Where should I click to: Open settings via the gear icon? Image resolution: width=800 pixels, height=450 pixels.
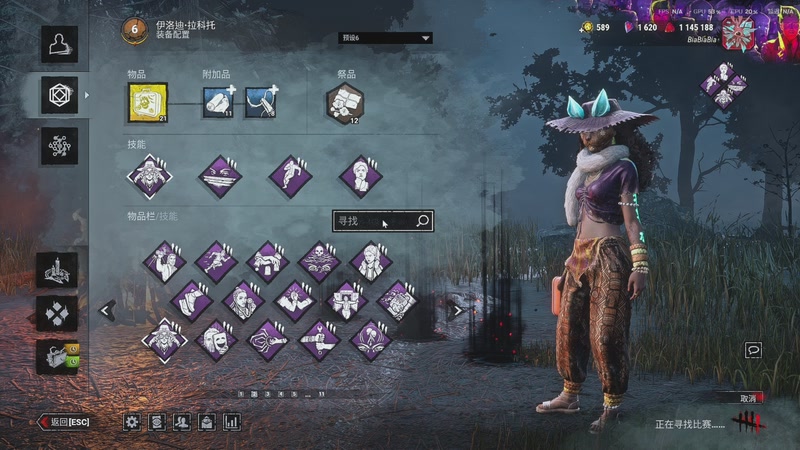point(132,422)
